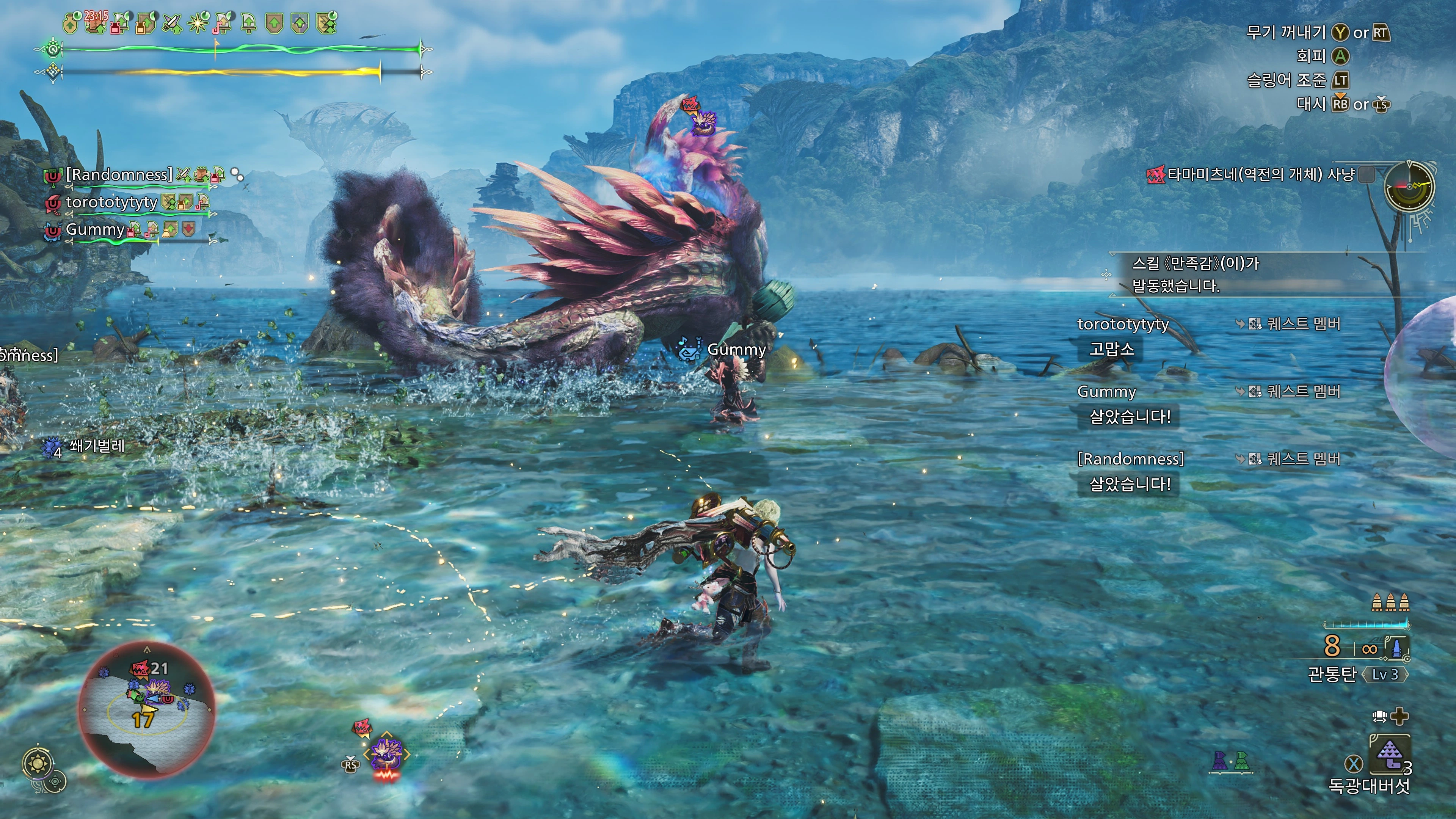
Task: Click the sun icon beside the minimap
Action: coord(38,764)
